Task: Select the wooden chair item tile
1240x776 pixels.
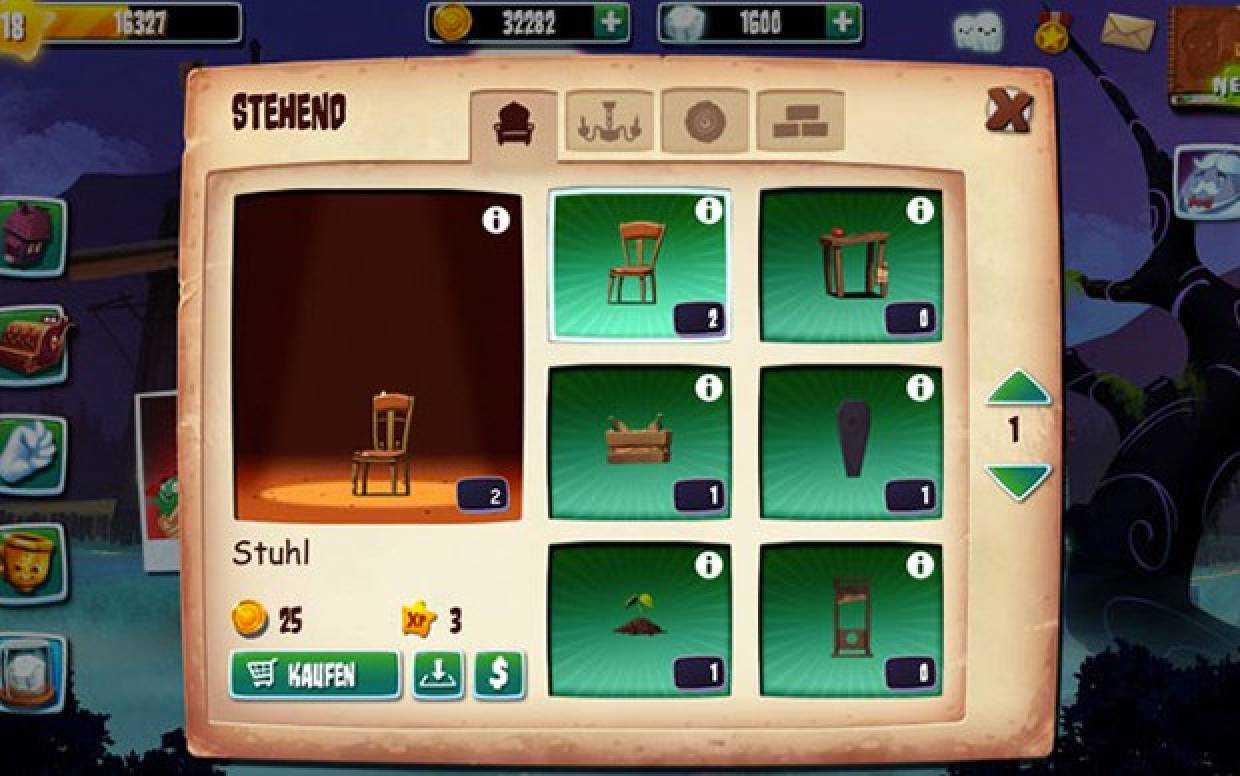Action: (639, 265)
